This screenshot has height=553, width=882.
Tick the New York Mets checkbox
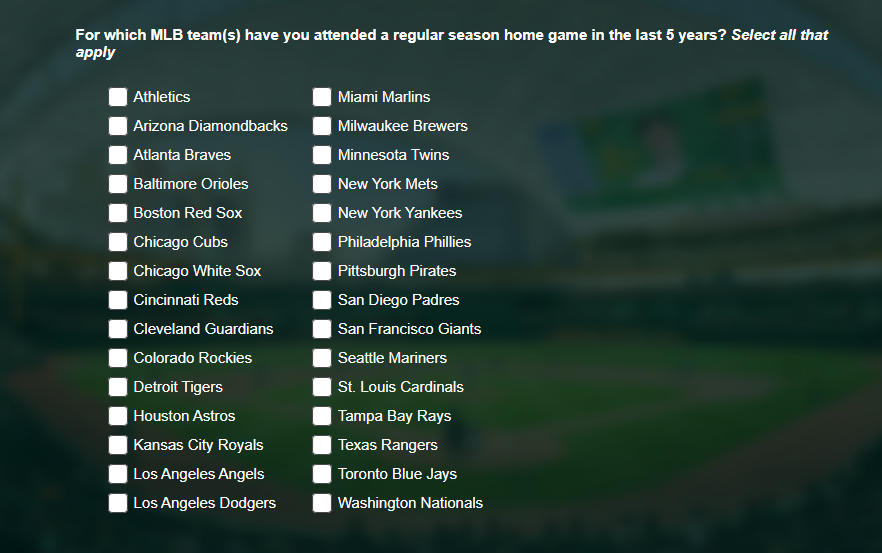[x=322, y=184]
